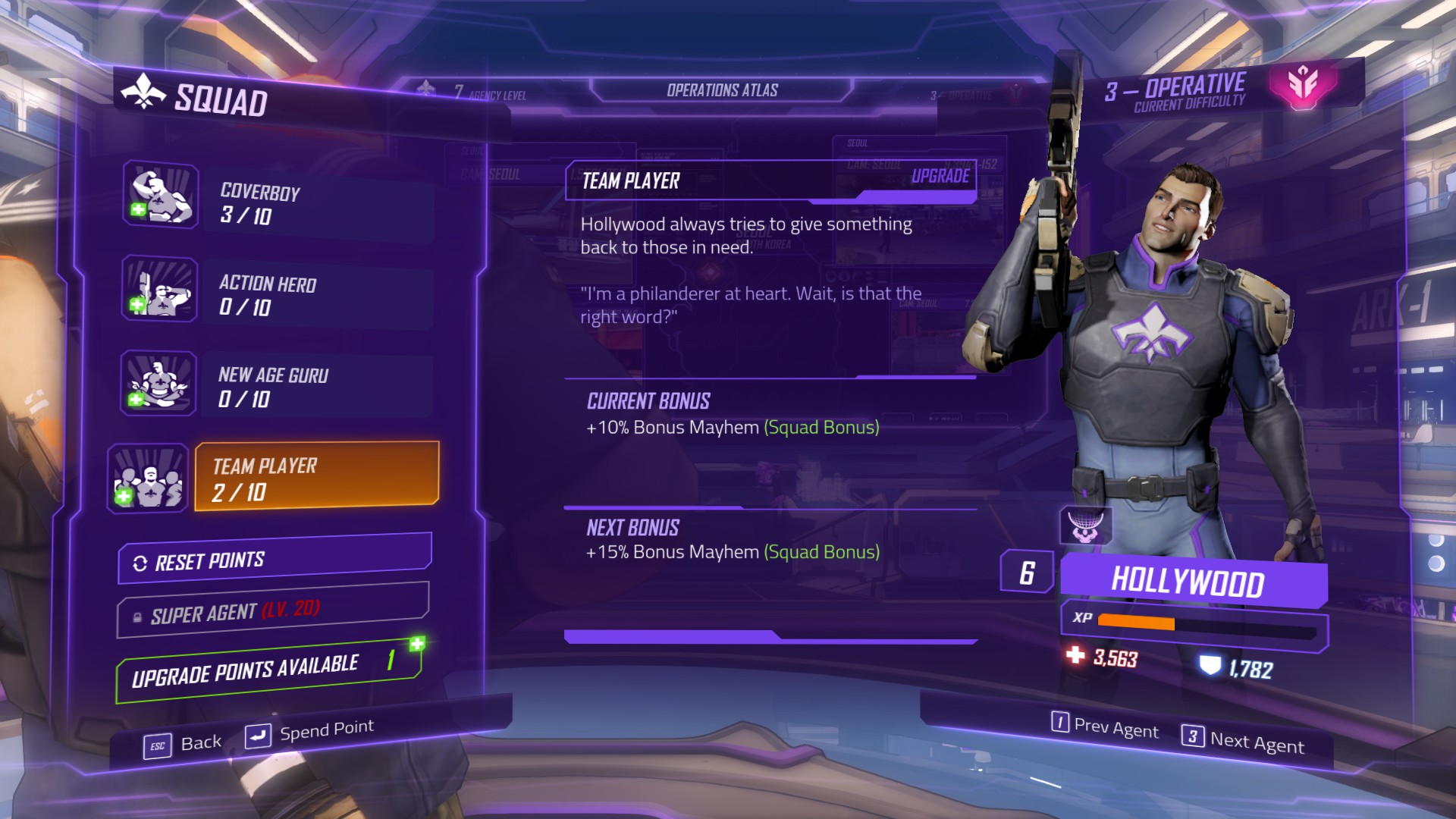Spend a point on the selected upgrade
Viewport: 1456px width, 819px height.
point(309,733)
